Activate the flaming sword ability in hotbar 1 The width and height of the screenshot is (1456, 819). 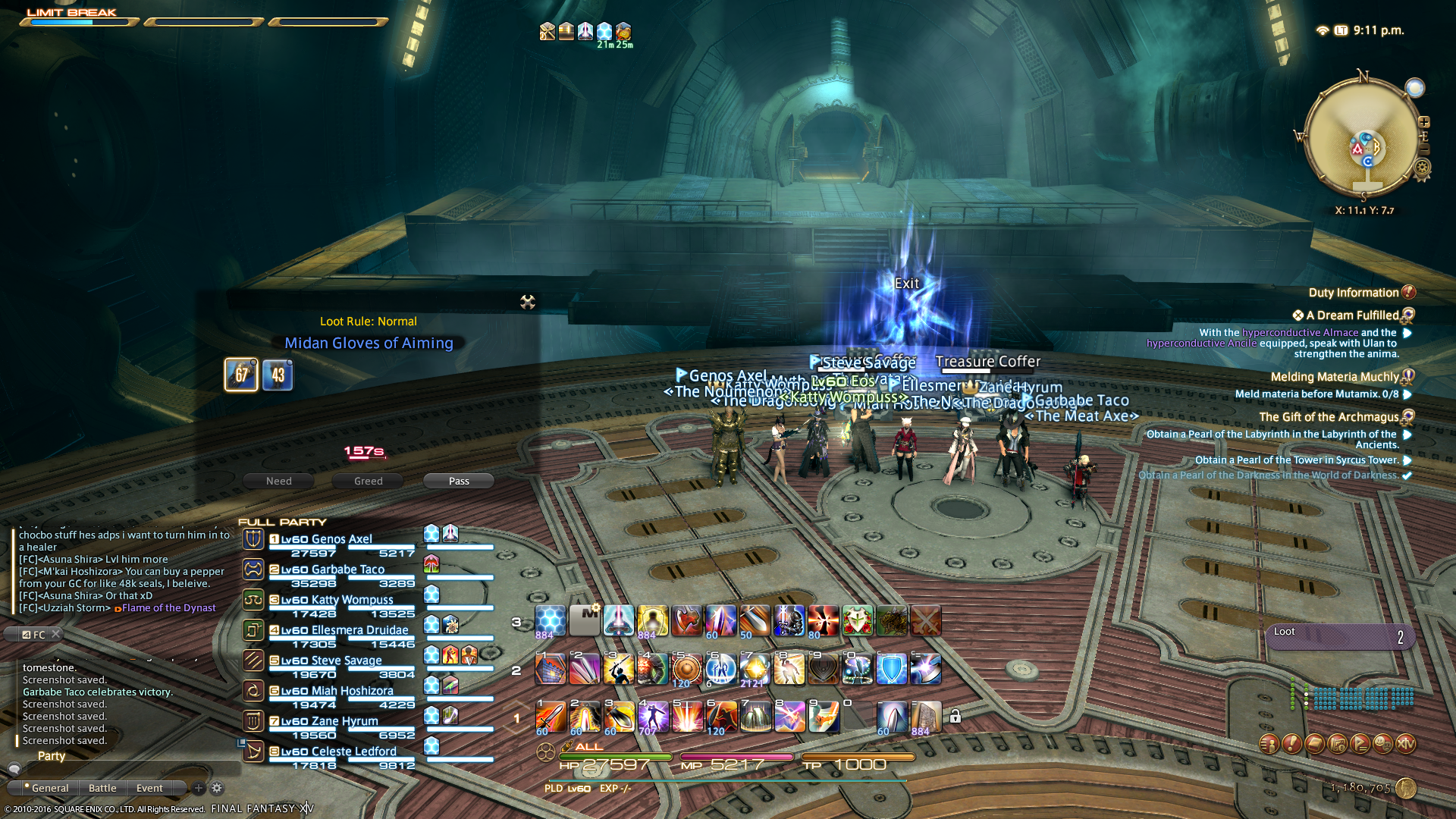551,716
